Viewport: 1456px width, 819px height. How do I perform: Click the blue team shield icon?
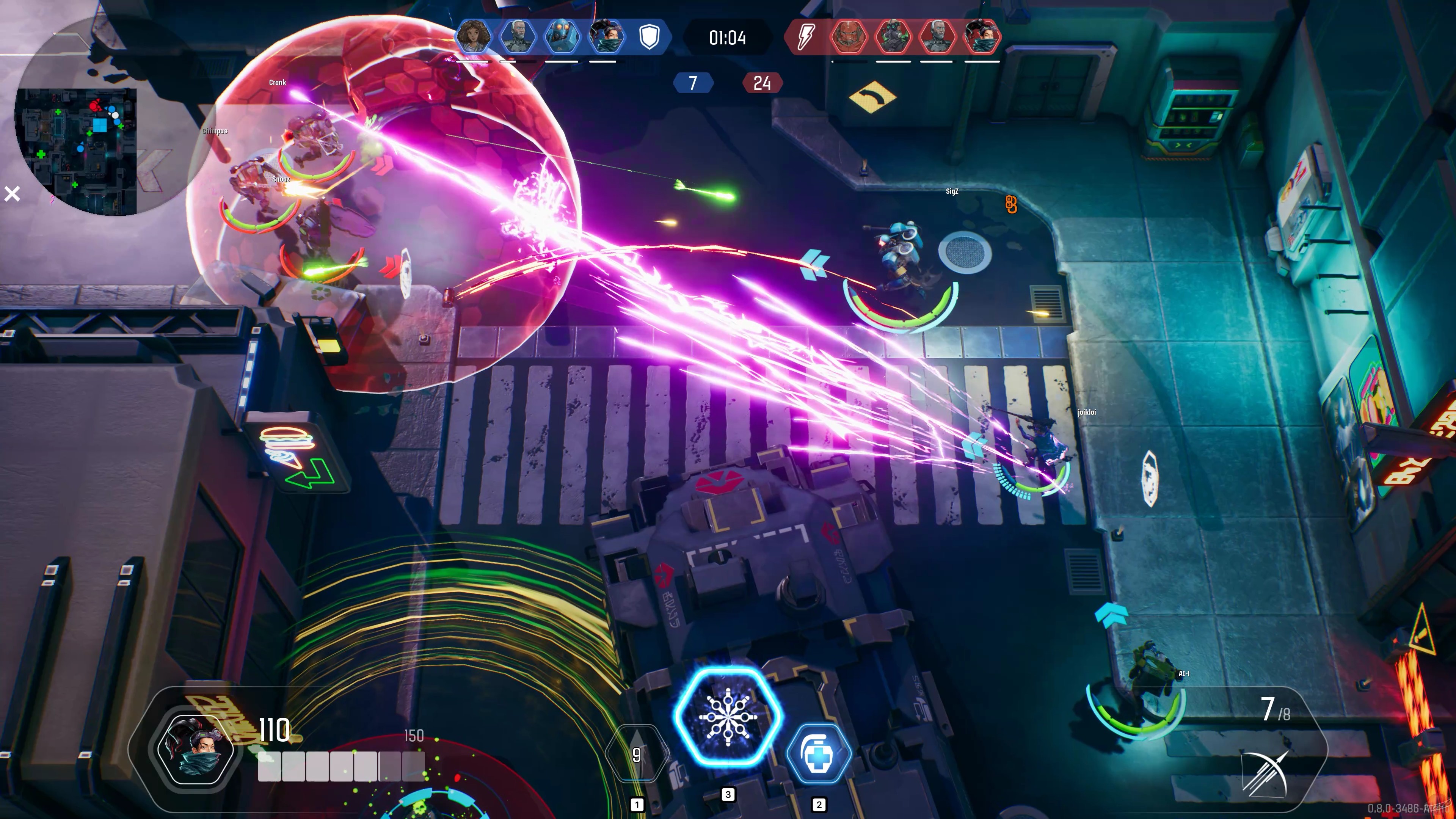coord(649,38)
